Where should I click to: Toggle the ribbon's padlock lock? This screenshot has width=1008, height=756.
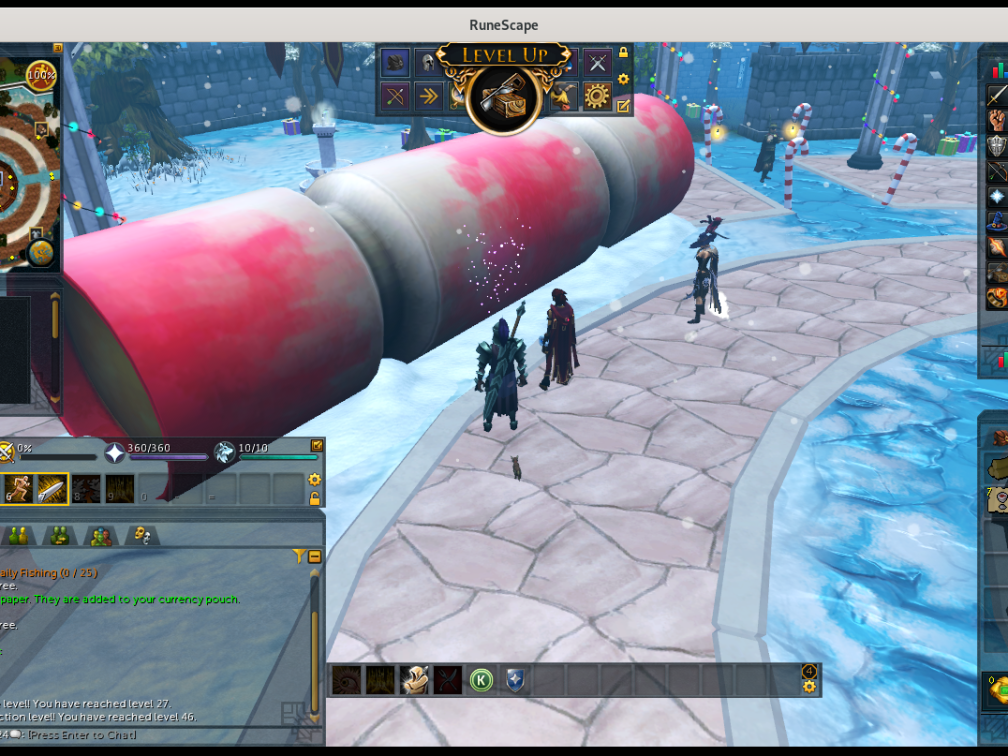pos(624,53)
